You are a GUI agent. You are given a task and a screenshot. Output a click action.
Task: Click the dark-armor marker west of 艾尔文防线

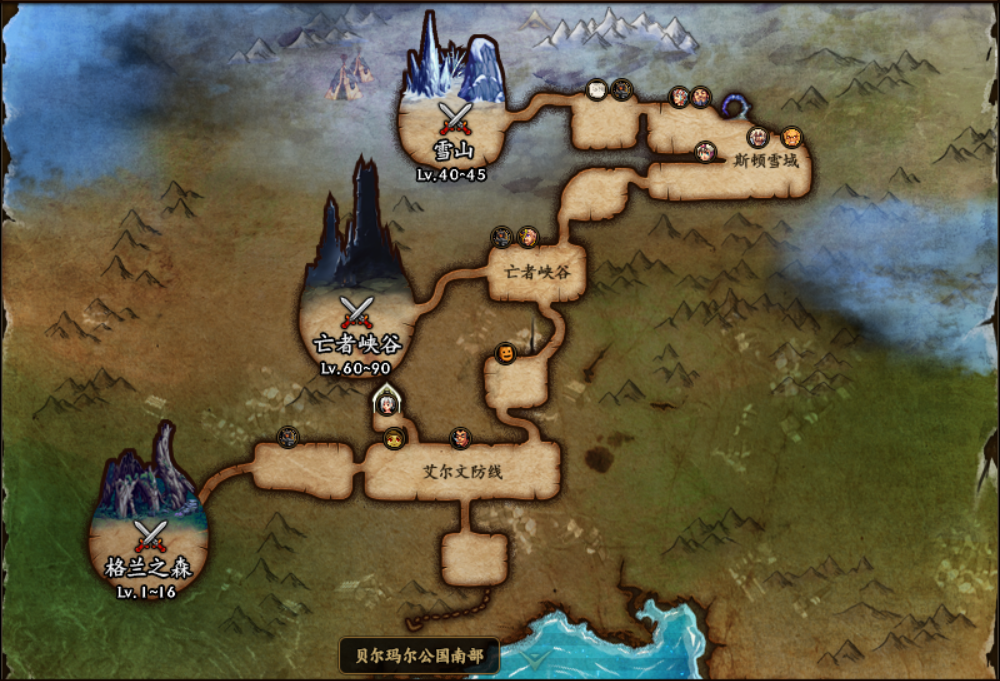(x=288, y=436)
